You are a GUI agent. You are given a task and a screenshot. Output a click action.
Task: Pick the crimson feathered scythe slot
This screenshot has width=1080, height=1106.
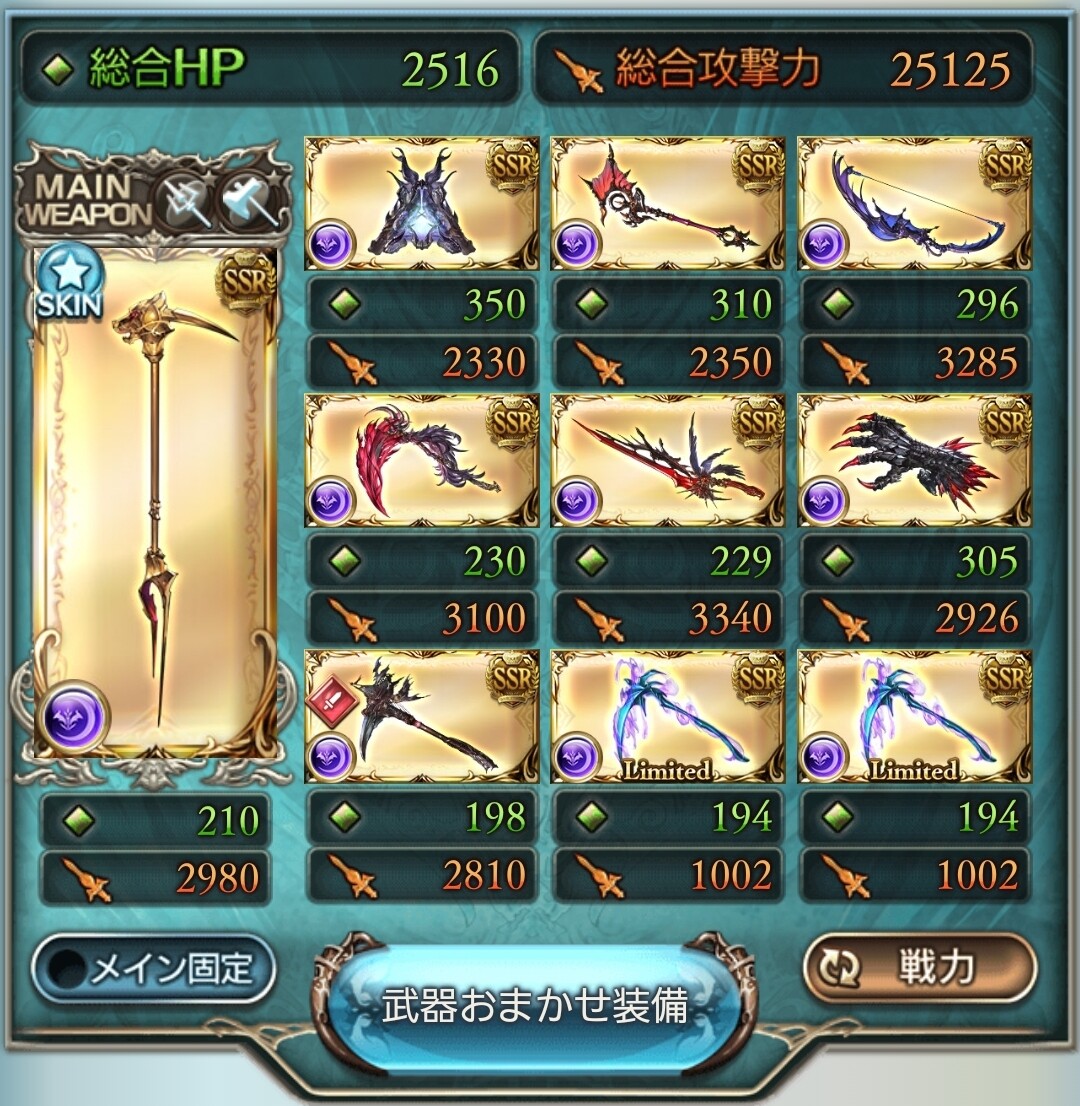421,460
